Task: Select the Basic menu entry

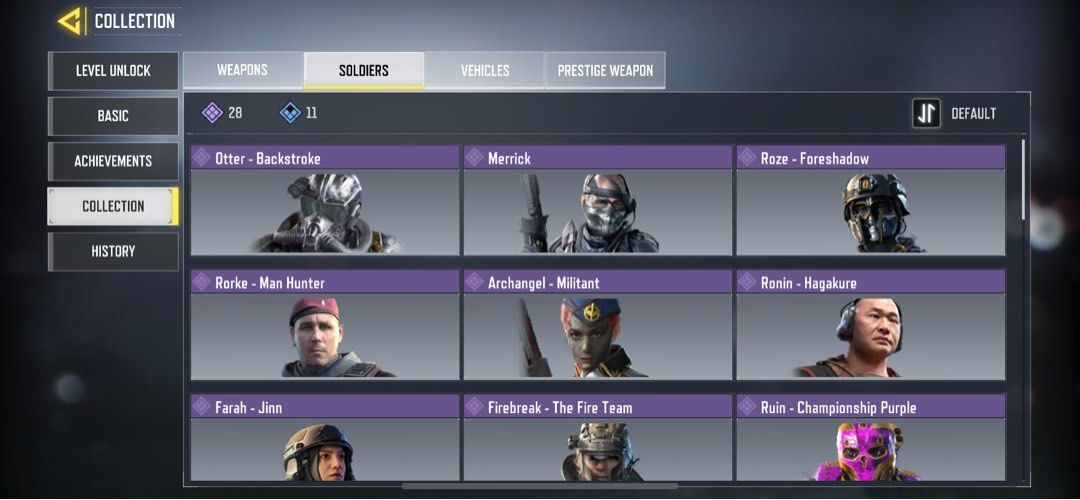Action: point(113,116)
